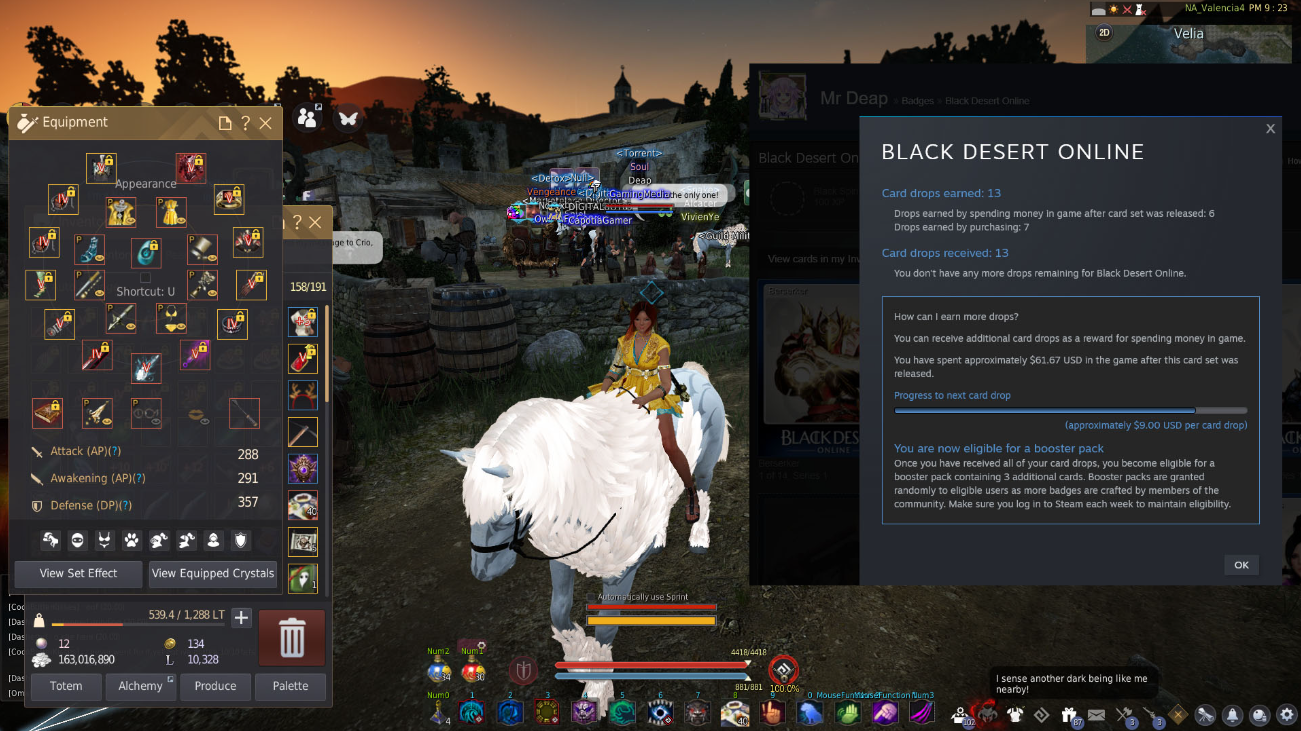
Task: Switch to the Totem tab
Action: coord(65,686)
